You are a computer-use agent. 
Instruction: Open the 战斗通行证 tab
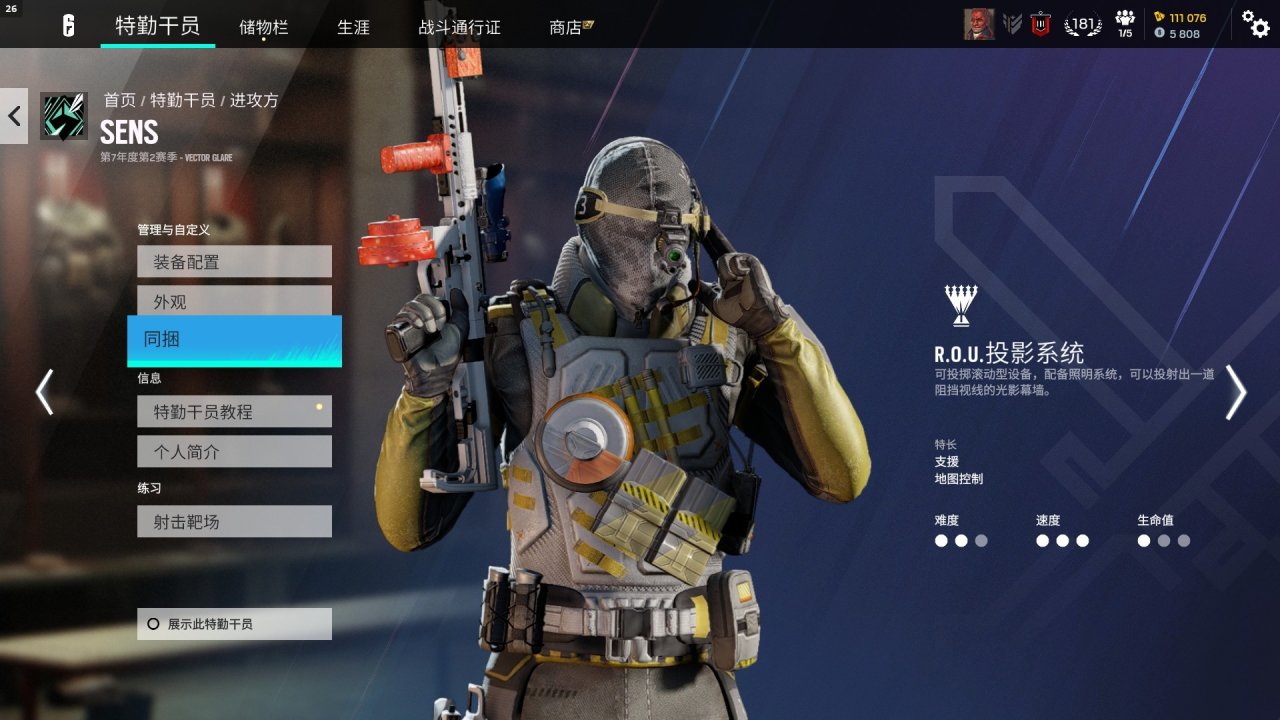click(x=459, y=27)
